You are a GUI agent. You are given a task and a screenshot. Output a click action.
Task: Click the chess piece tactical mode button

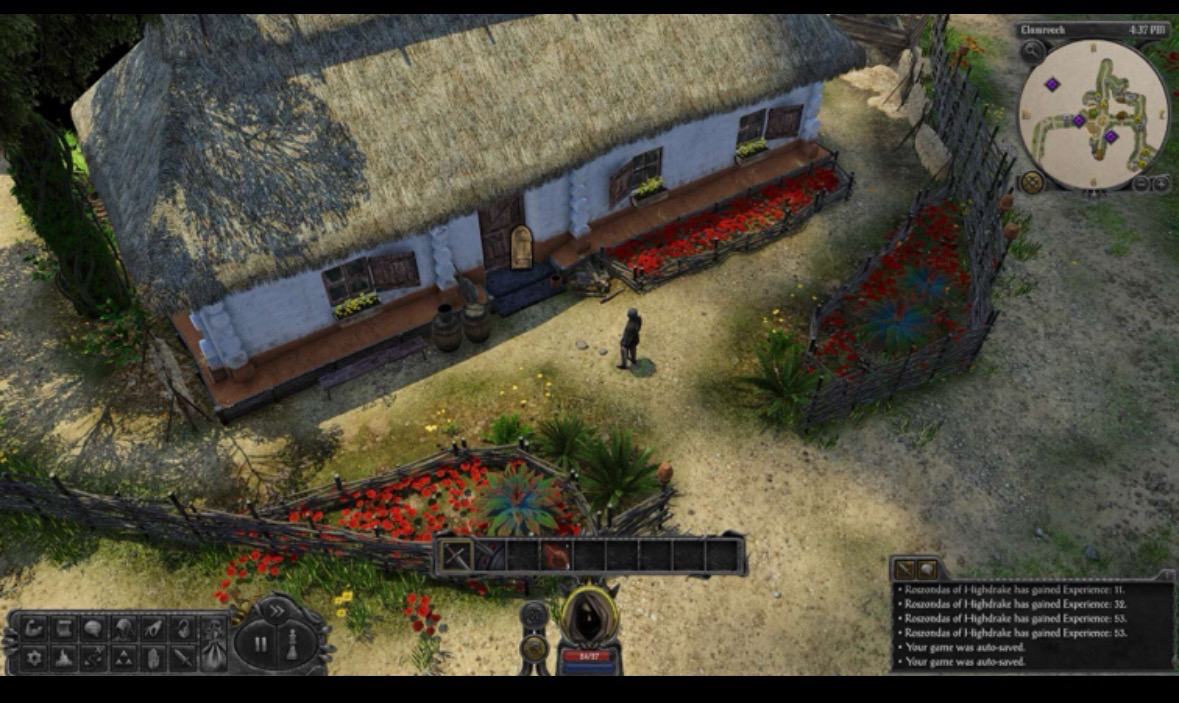click(x=291, y=645)
